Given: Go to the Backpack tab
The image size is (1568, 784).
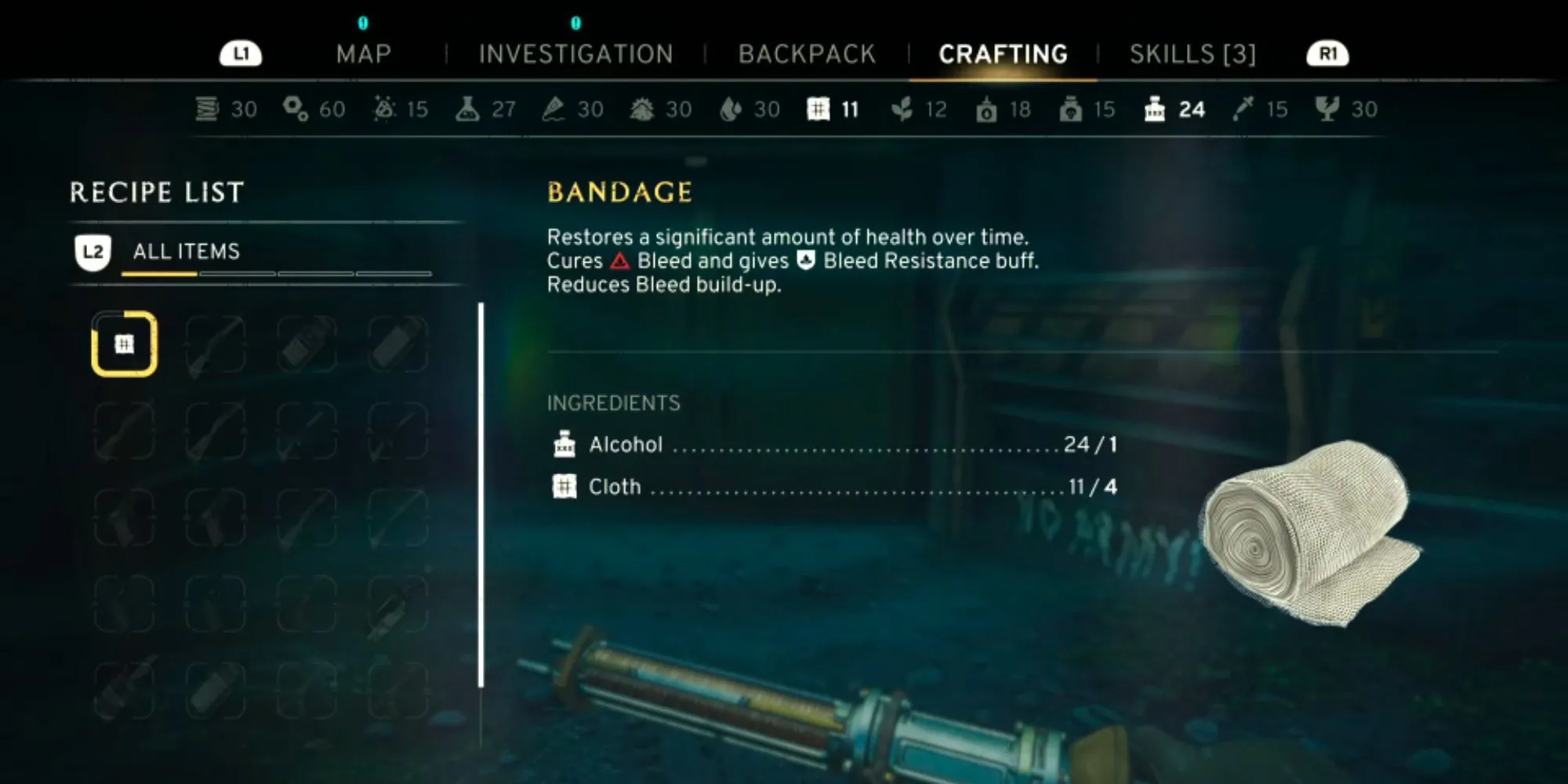Looking at the screenshot, I should pyautogui.click(x=807, y=54).
